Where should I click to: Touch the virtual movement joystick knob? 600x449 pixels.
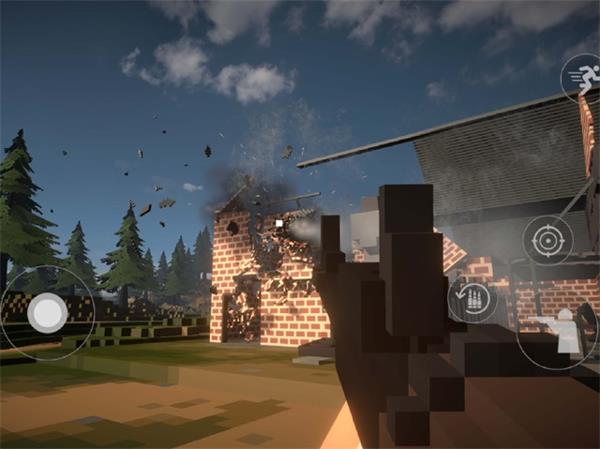pos(46,314)
